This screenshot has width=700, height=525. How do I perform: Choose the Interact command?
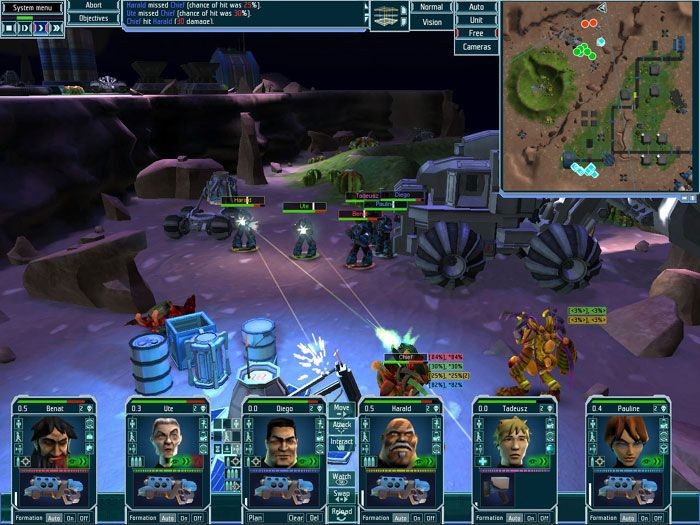(x=342, y=442)
